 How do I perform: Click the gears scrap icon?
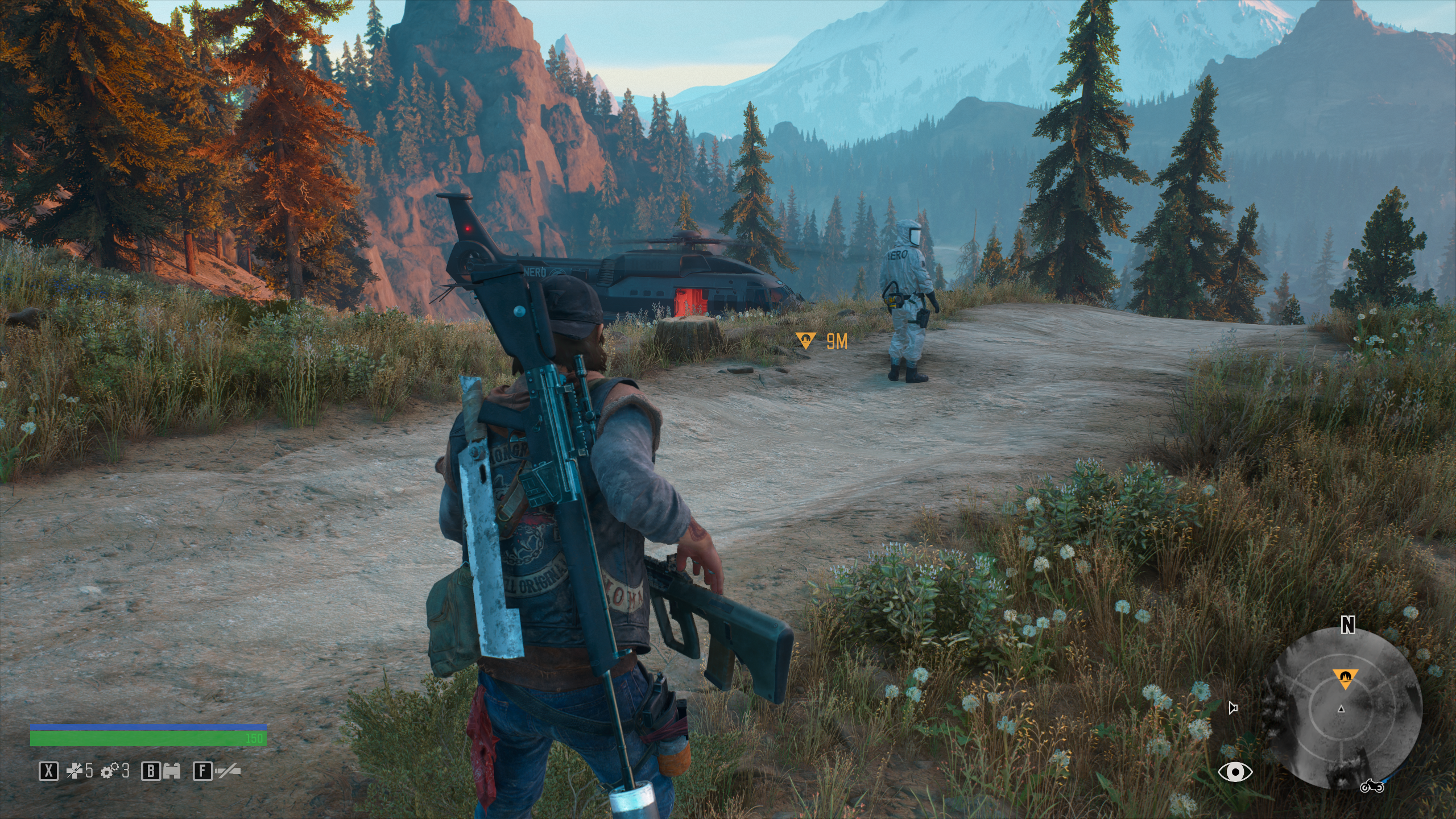coord(109,771)
